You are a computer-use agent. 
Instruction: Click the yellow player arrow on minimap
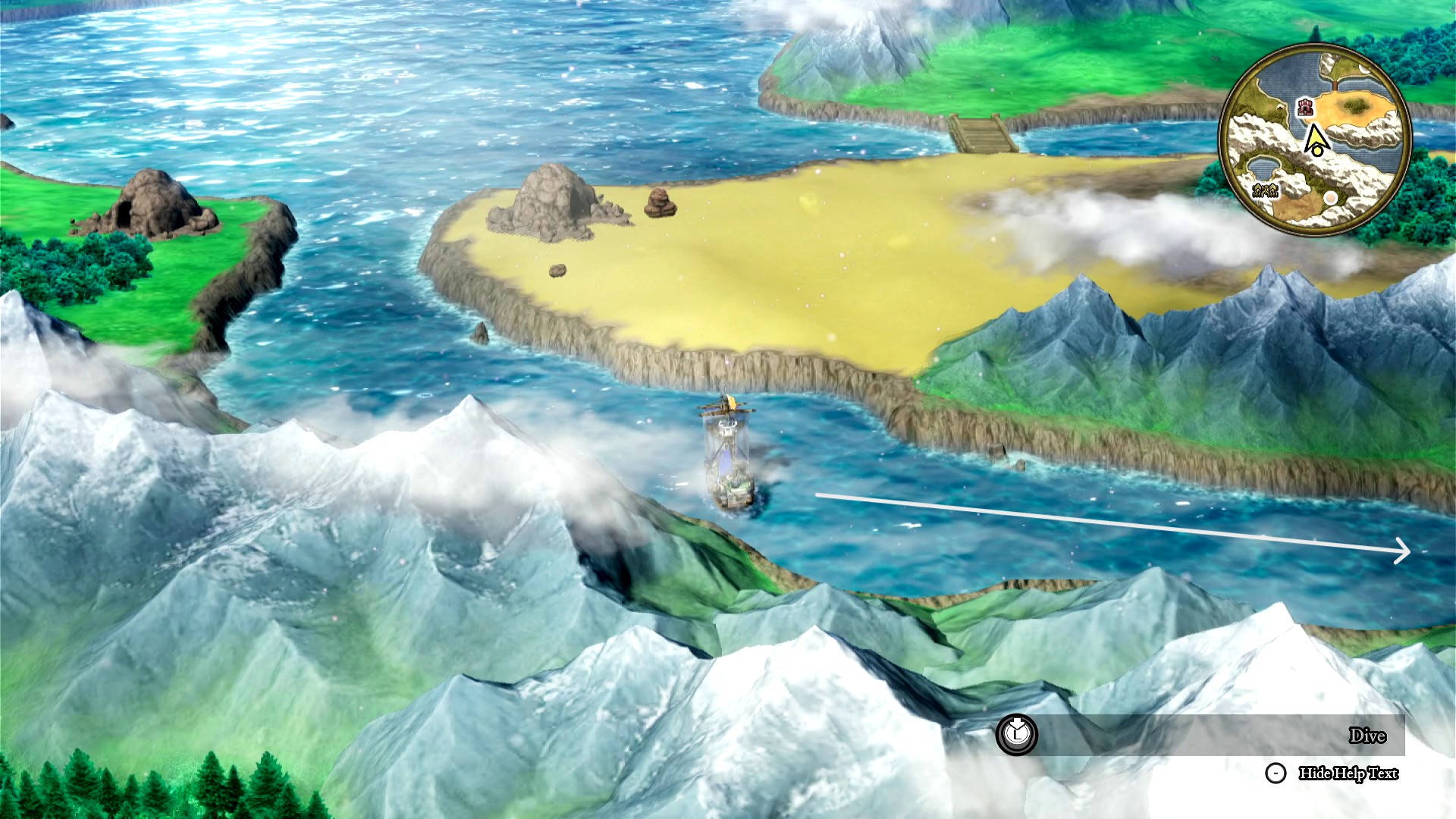pyautogui.click(x=1316, y=140)
